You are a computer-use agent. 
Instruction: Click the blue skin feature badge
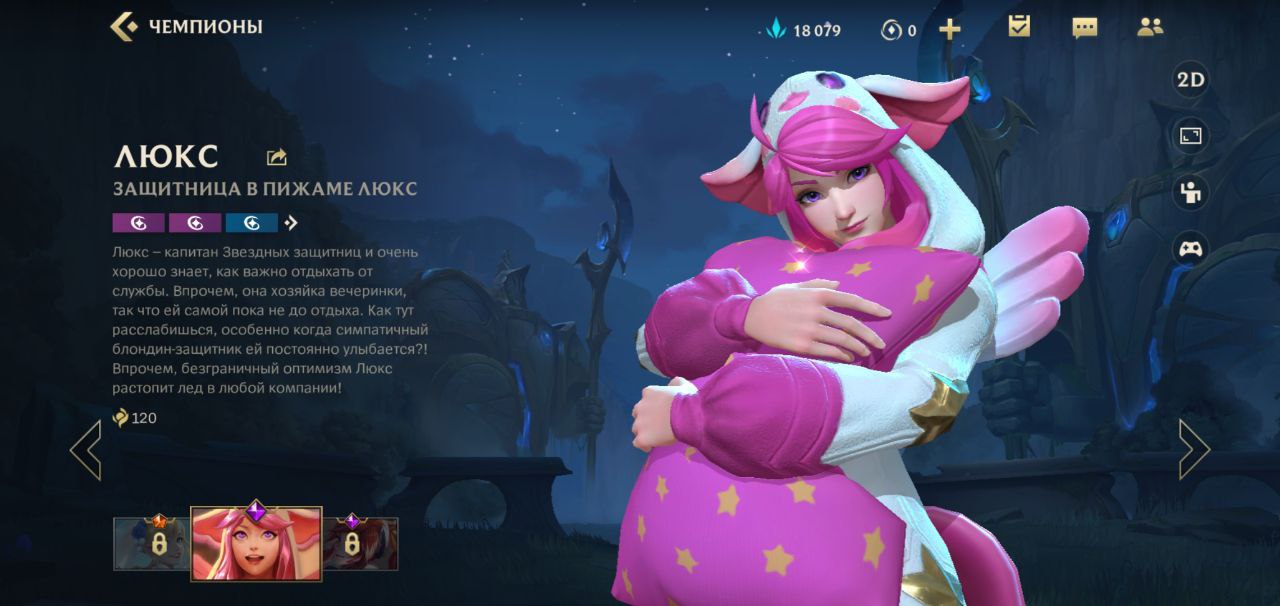click(x=252, y=223)
